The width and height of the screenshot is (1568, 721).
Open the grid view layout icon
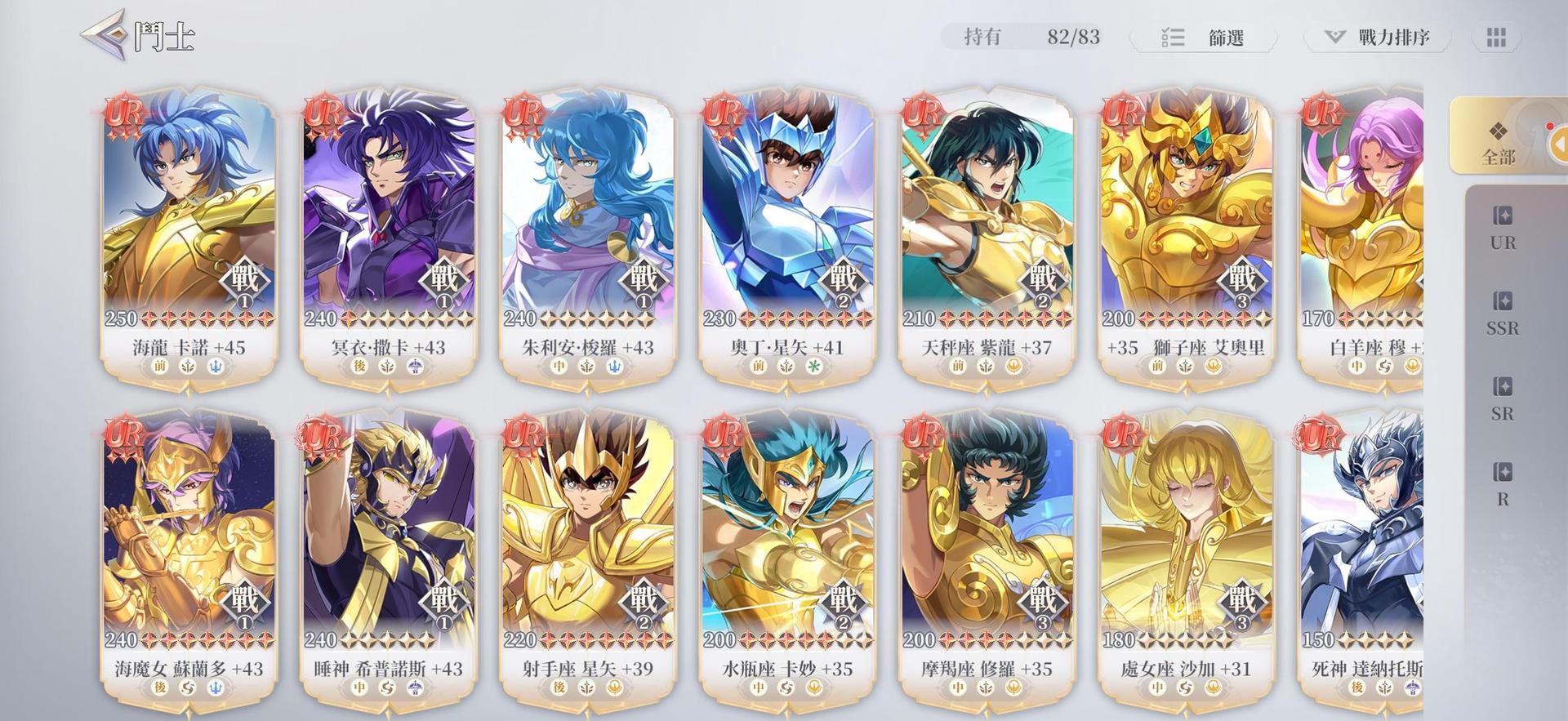[x=1495, y=37]
